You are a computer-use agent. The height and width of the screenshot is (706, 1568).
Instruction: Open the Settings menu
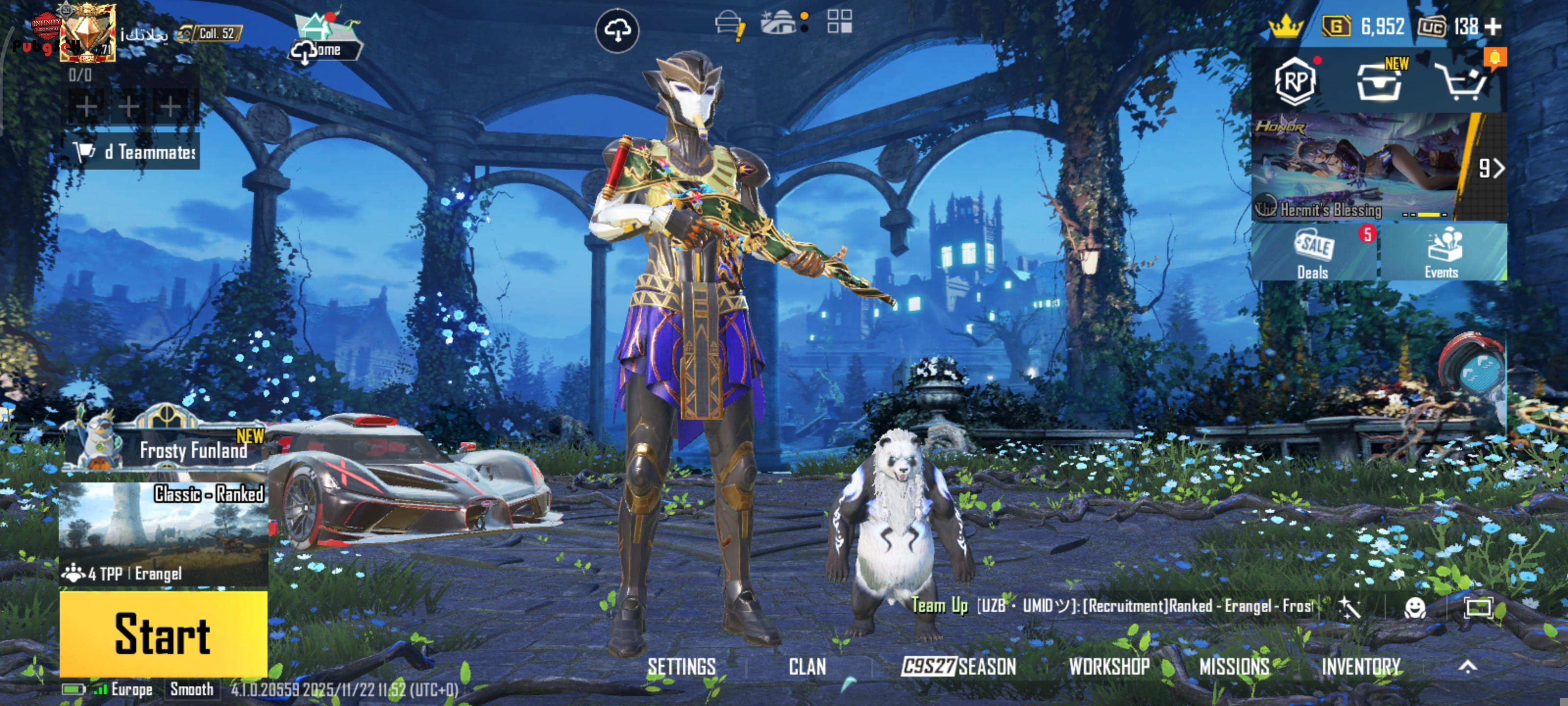pos(681,667)
